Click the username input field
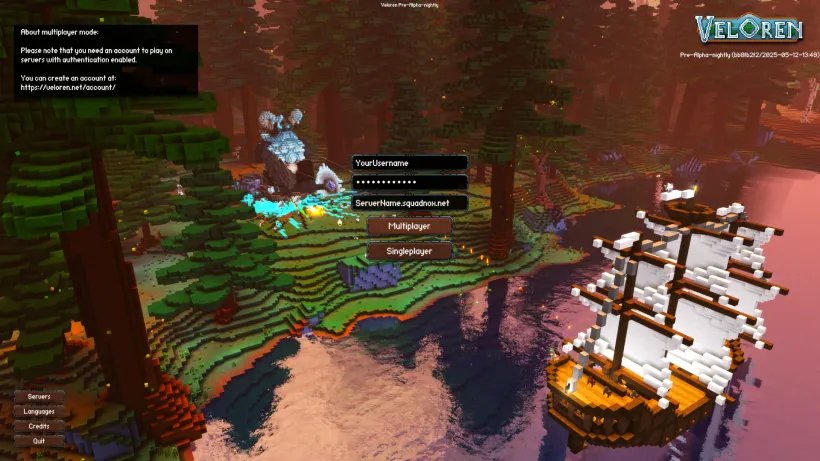 coord(409,162)
